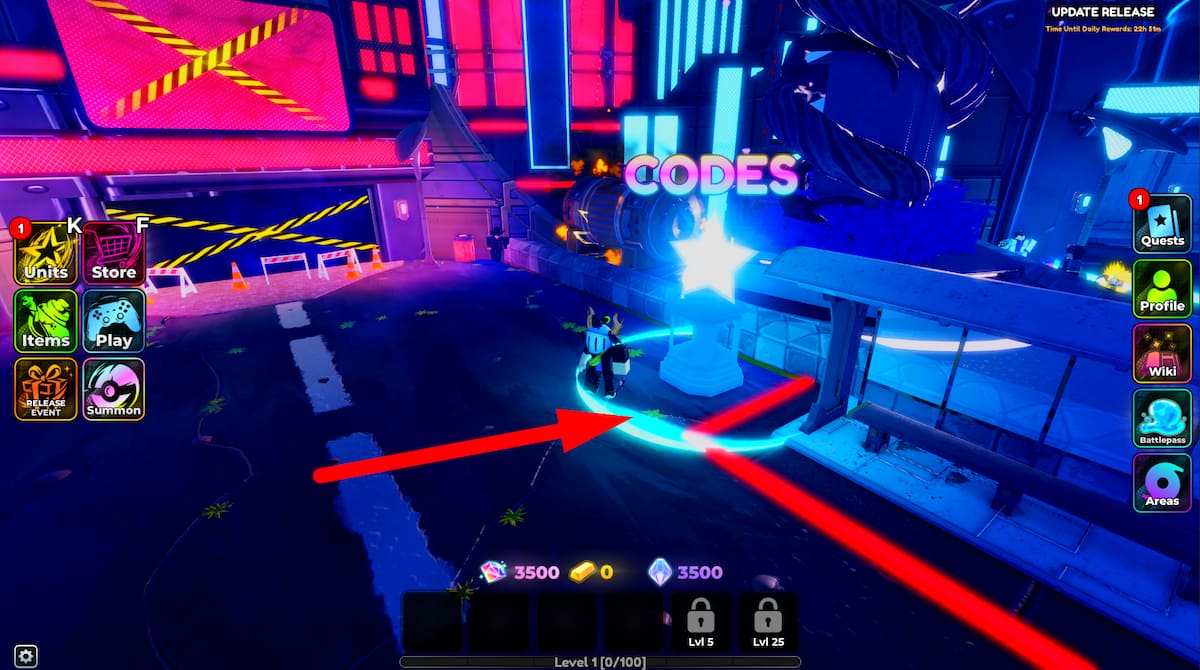
Task: Show the Battlepass screen
Action: 1162,418
